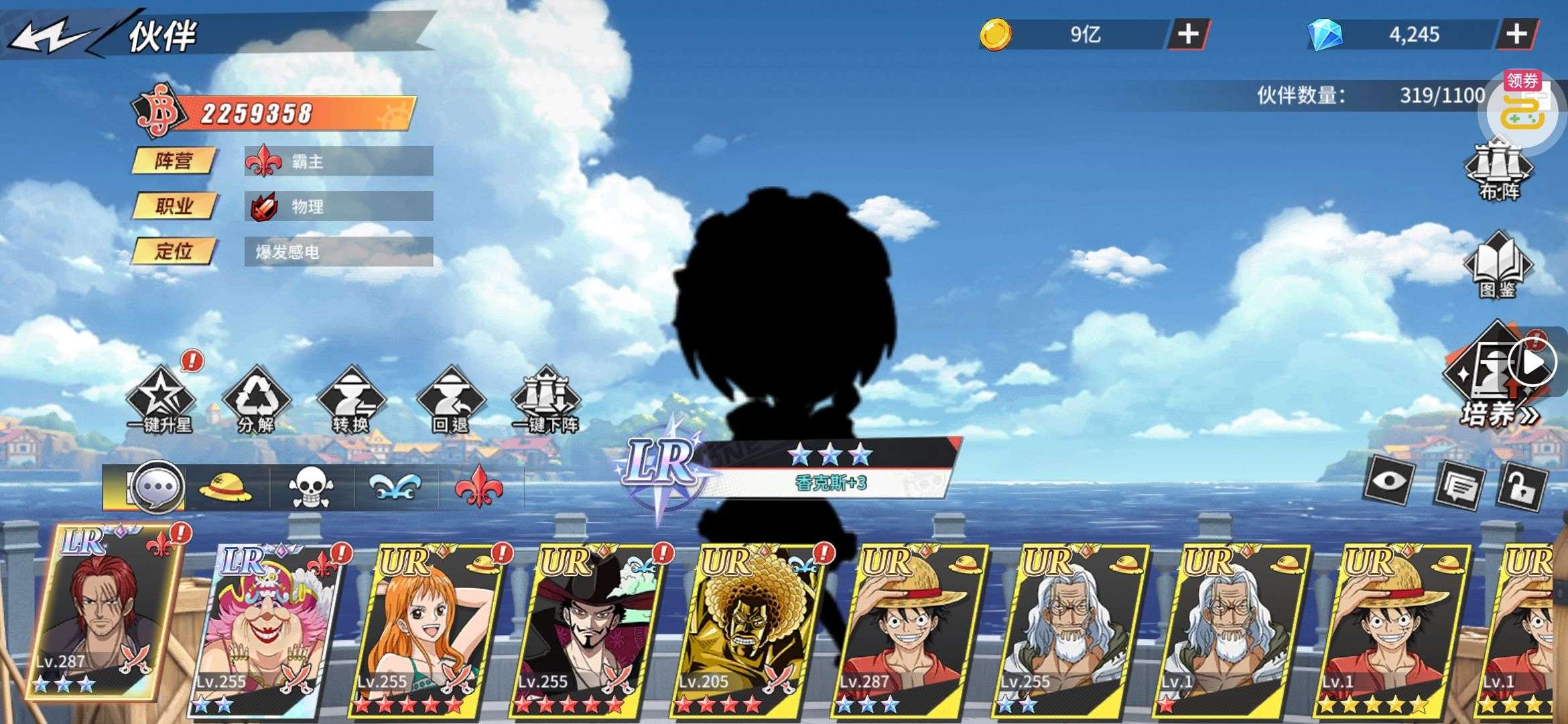
Task: Add more gold coins with plus button
Action: [x=1188, y=34]
